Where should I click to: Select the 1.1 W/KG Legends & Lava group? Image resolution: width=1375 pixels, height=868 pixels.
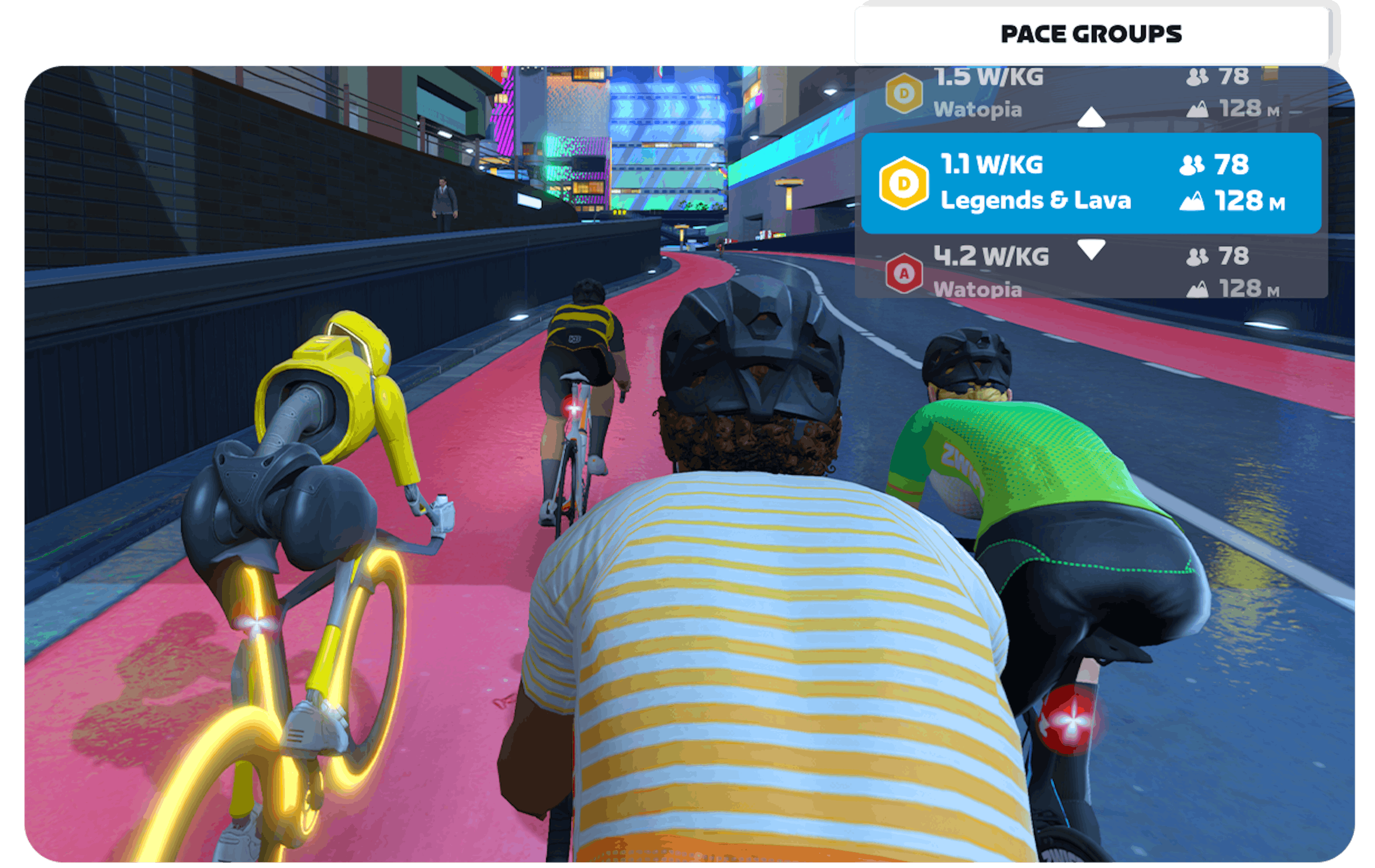[x=1090, y=183]
